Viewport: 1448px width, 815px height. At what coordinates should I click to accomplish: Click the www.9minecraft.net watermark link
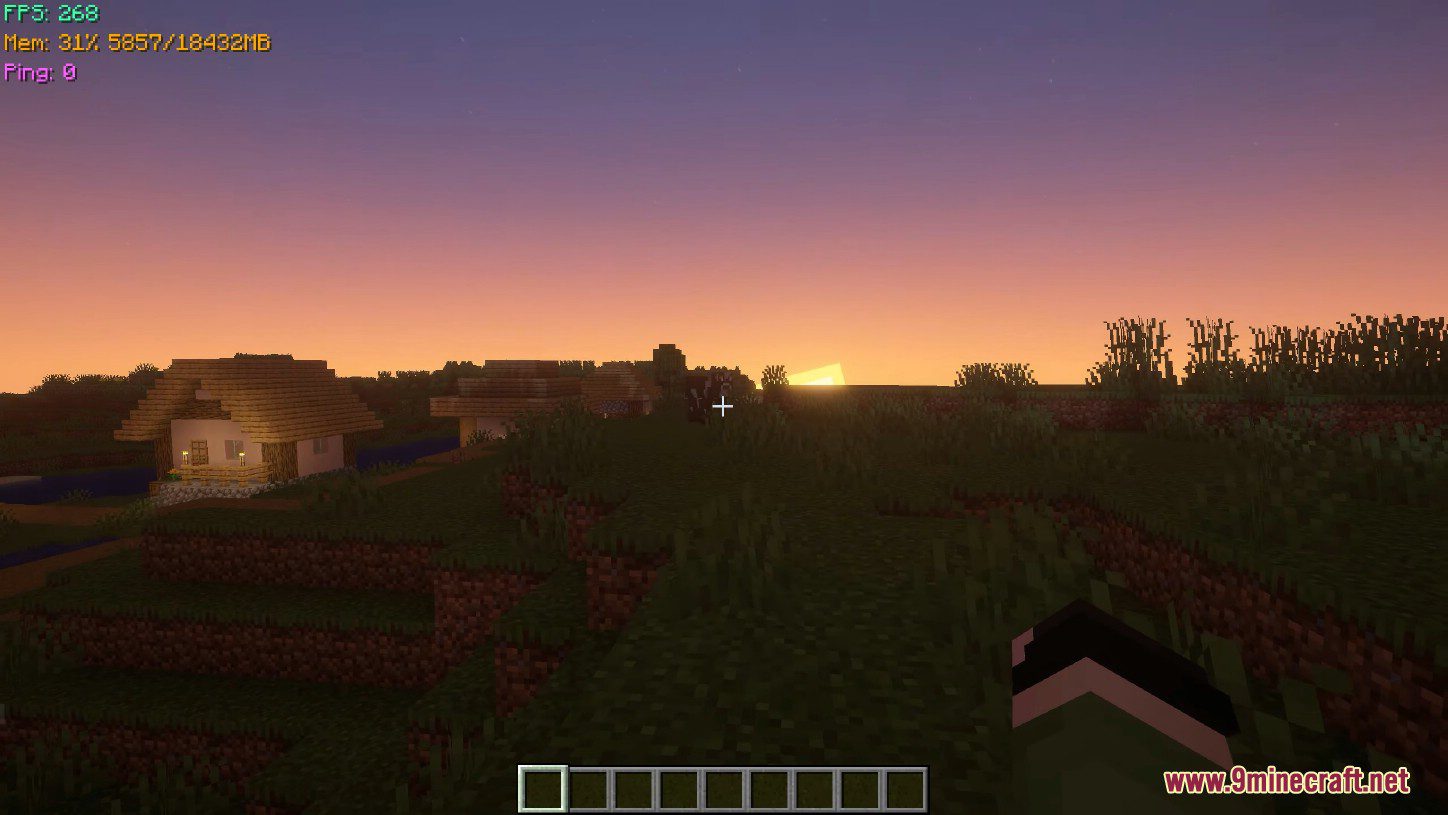click(x=1286, y=780)
